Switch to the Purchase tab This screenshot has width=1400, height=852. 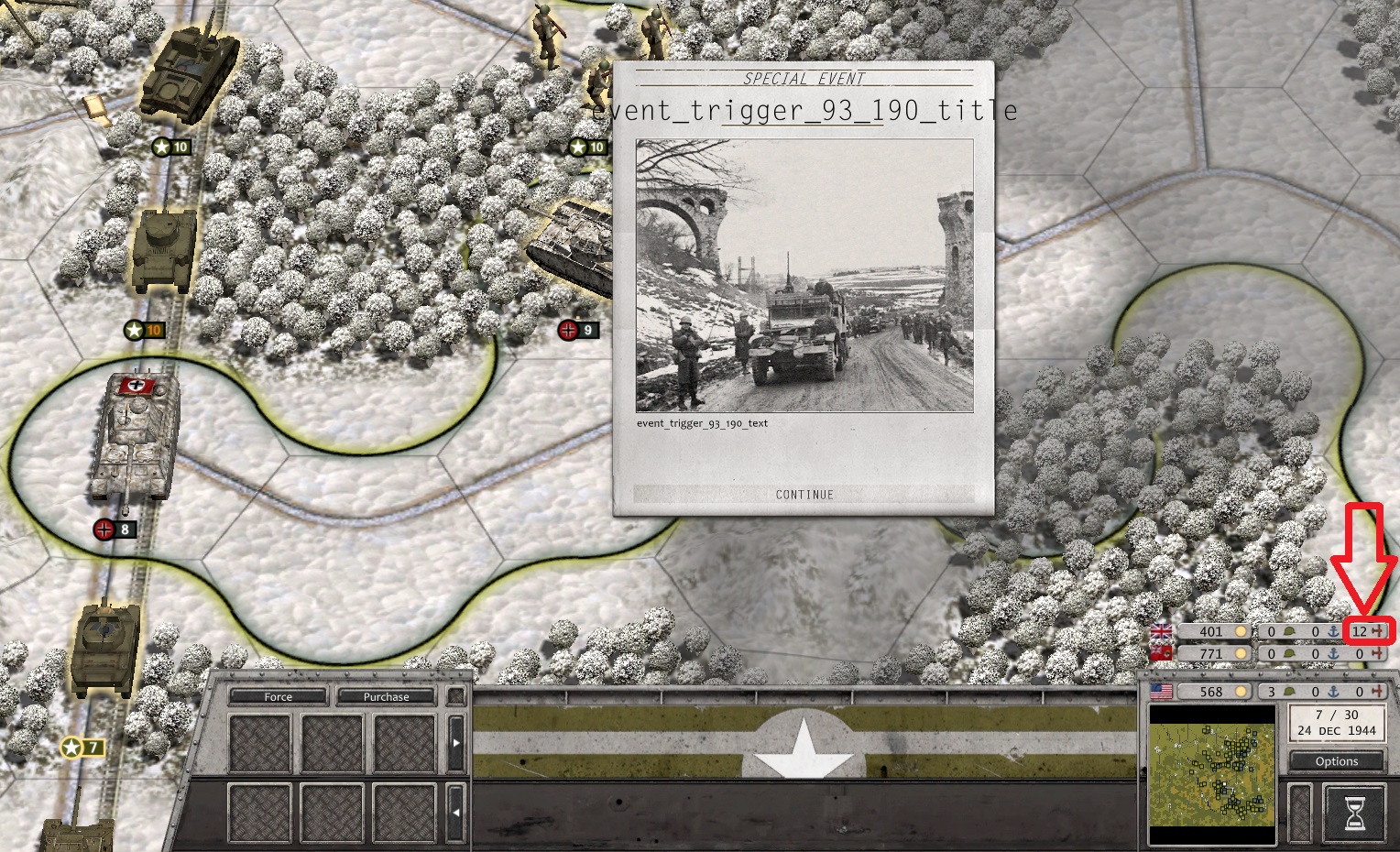pyautogui.click(x=387, y=696)
